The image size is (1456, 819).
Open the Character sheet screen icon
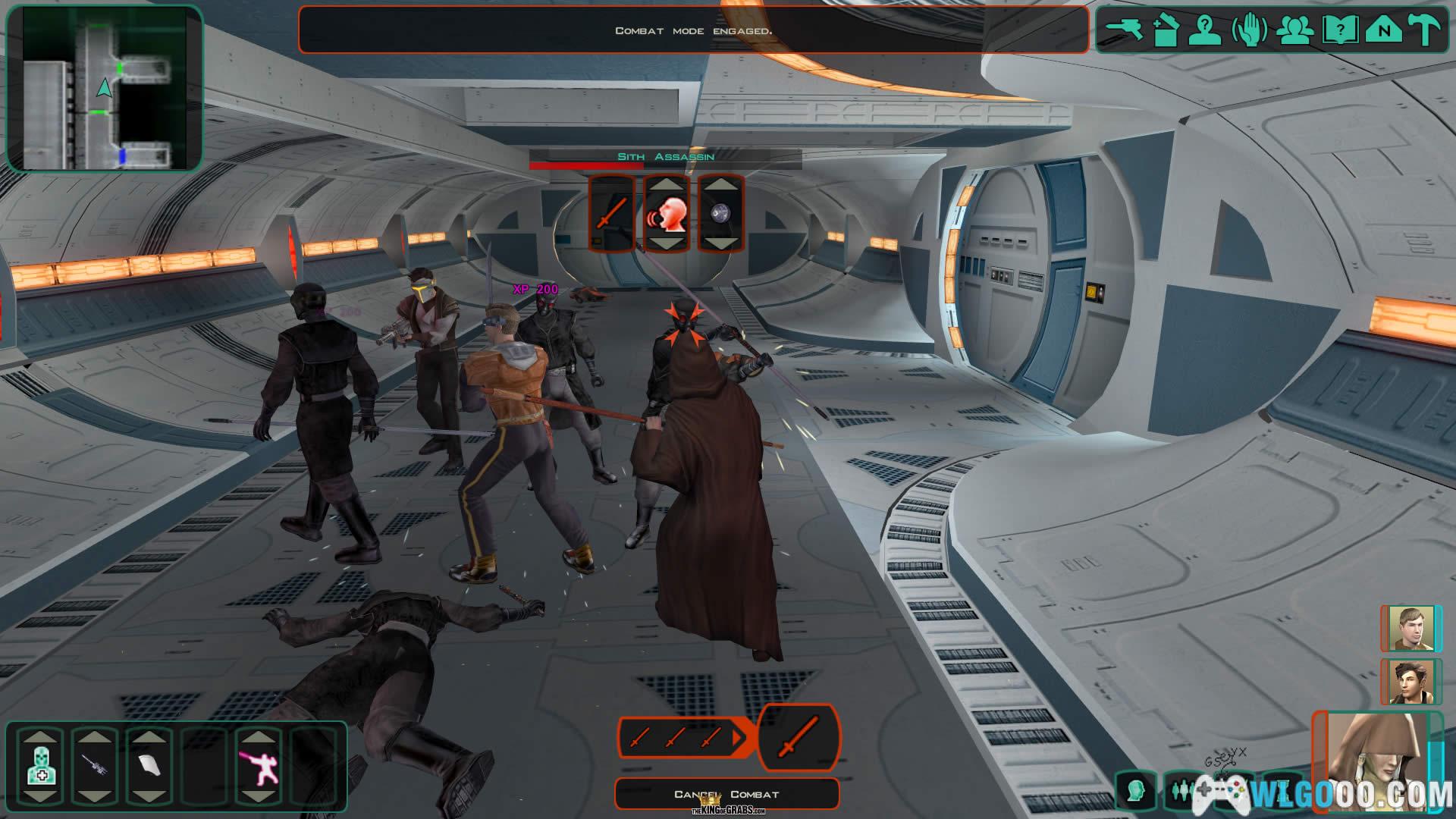pyautogui.click(x=1204, y=30)
